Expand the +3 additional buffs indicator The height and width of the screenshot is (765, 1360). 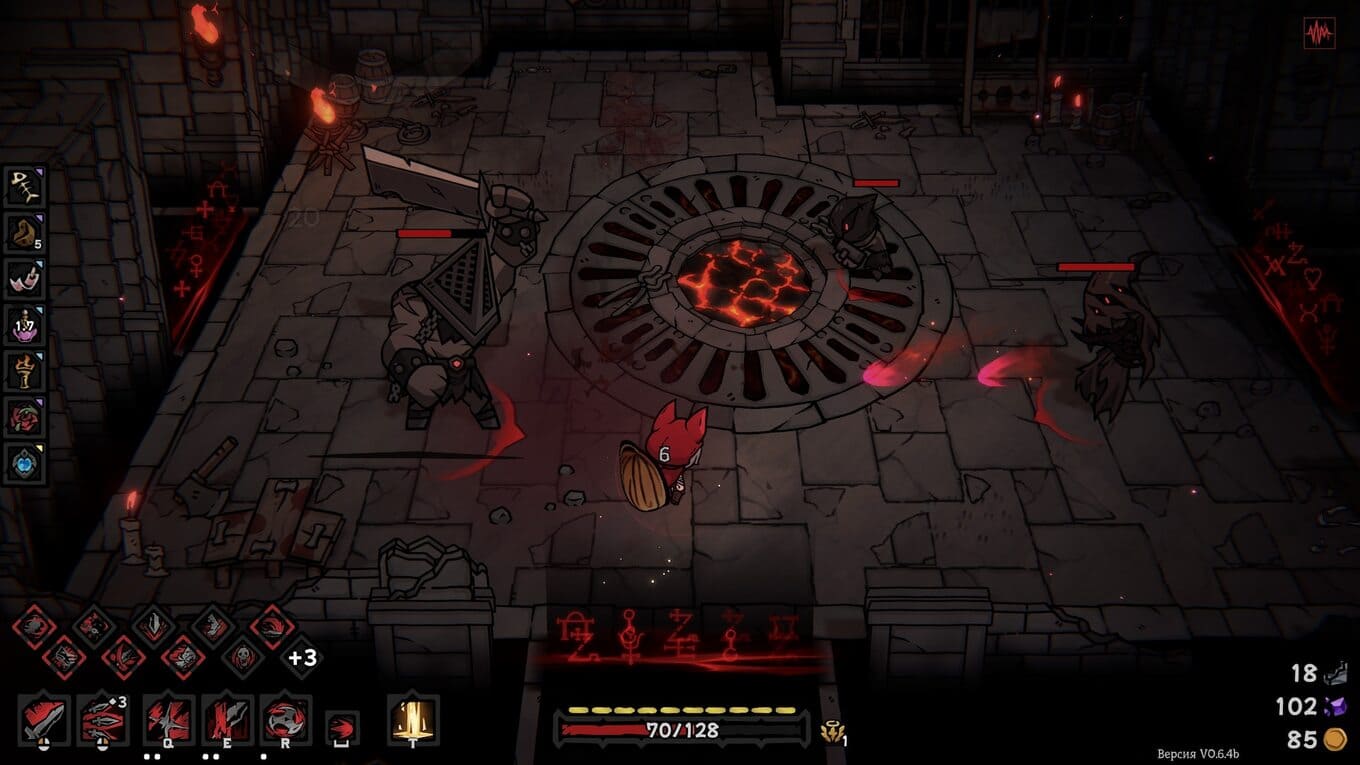pyautogui.click(x=302, y=657)
